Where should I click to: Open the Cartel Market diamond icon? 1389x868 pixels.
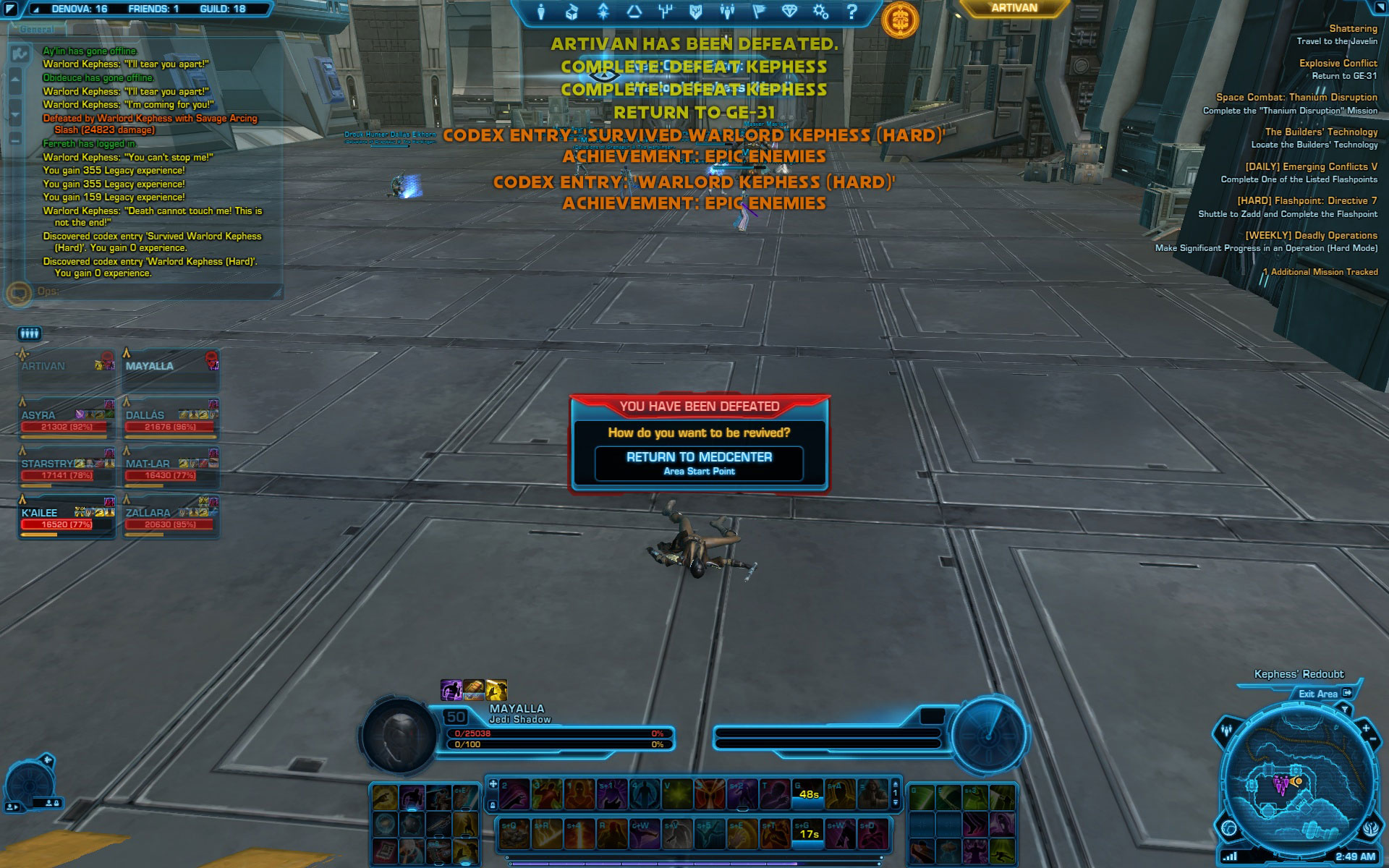coord(789,12)
